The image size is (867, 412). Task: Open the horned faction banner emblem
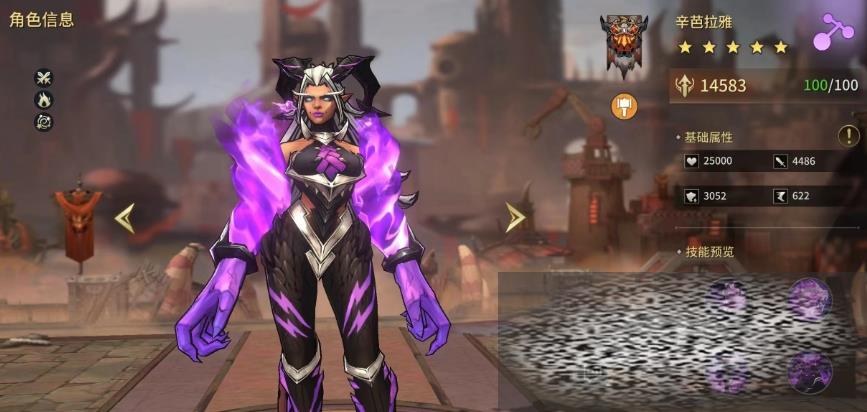point(623,45)
